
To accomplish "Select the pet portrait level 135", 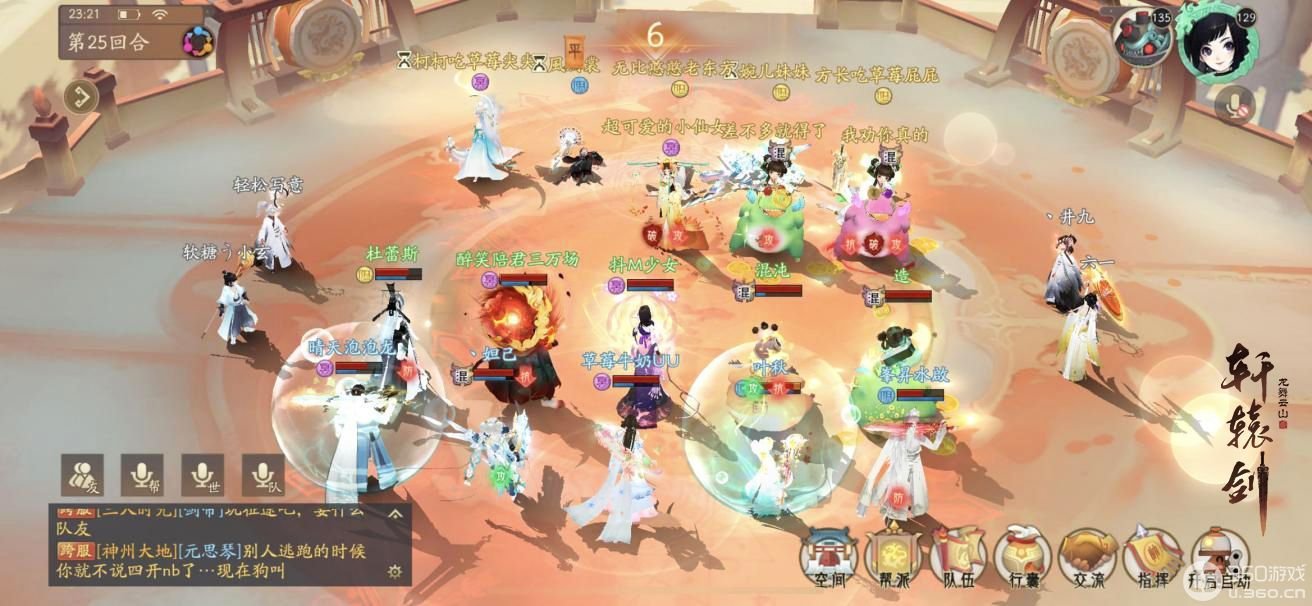I will [1142, 38].
